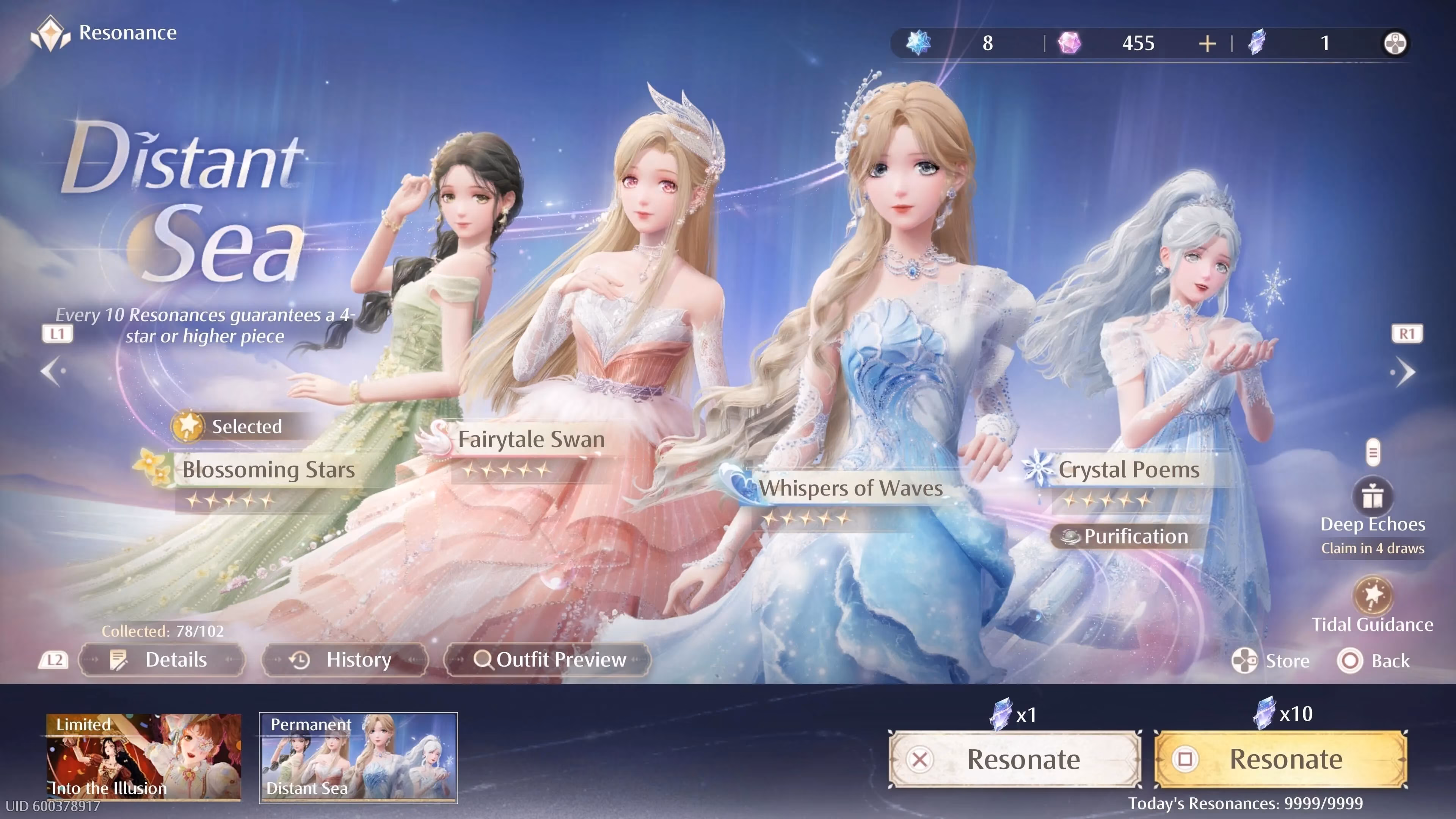
Task: Choose the Fairytale Swan outfit label
Action: point(531,439)
